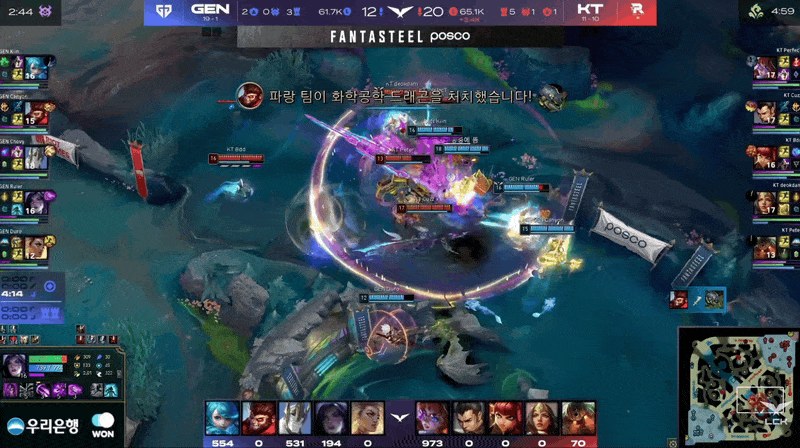Click the selected champion's large portrait panel

click(x=16, y=368)
